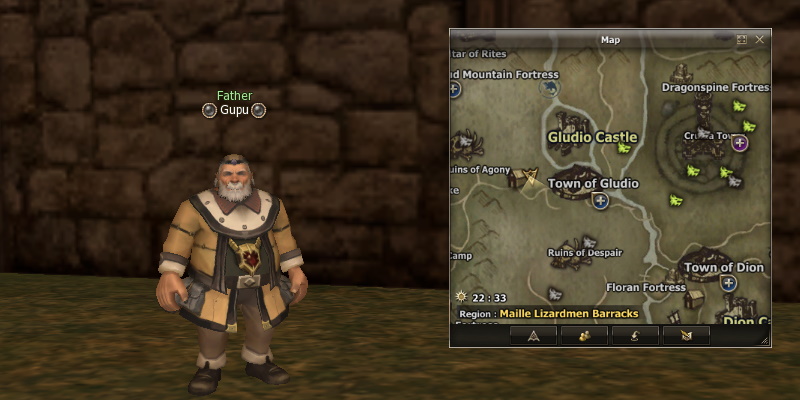Screen dimensions: 800x400
Task: Click the rightmost flag button in map toolbar
Action: 686,335
